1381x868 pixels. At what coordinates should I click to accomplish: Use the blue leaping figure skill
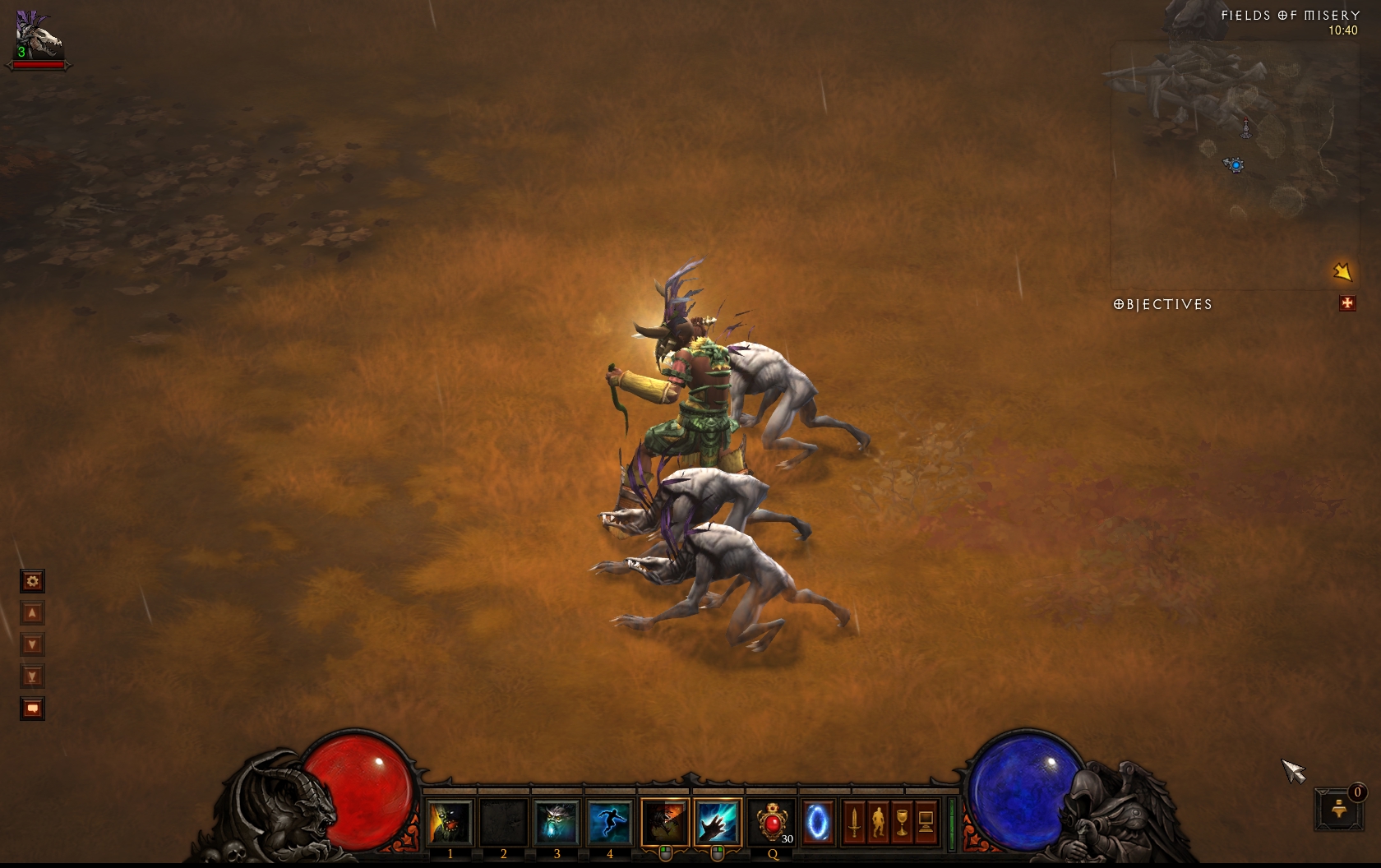click(x=609, y=822)
